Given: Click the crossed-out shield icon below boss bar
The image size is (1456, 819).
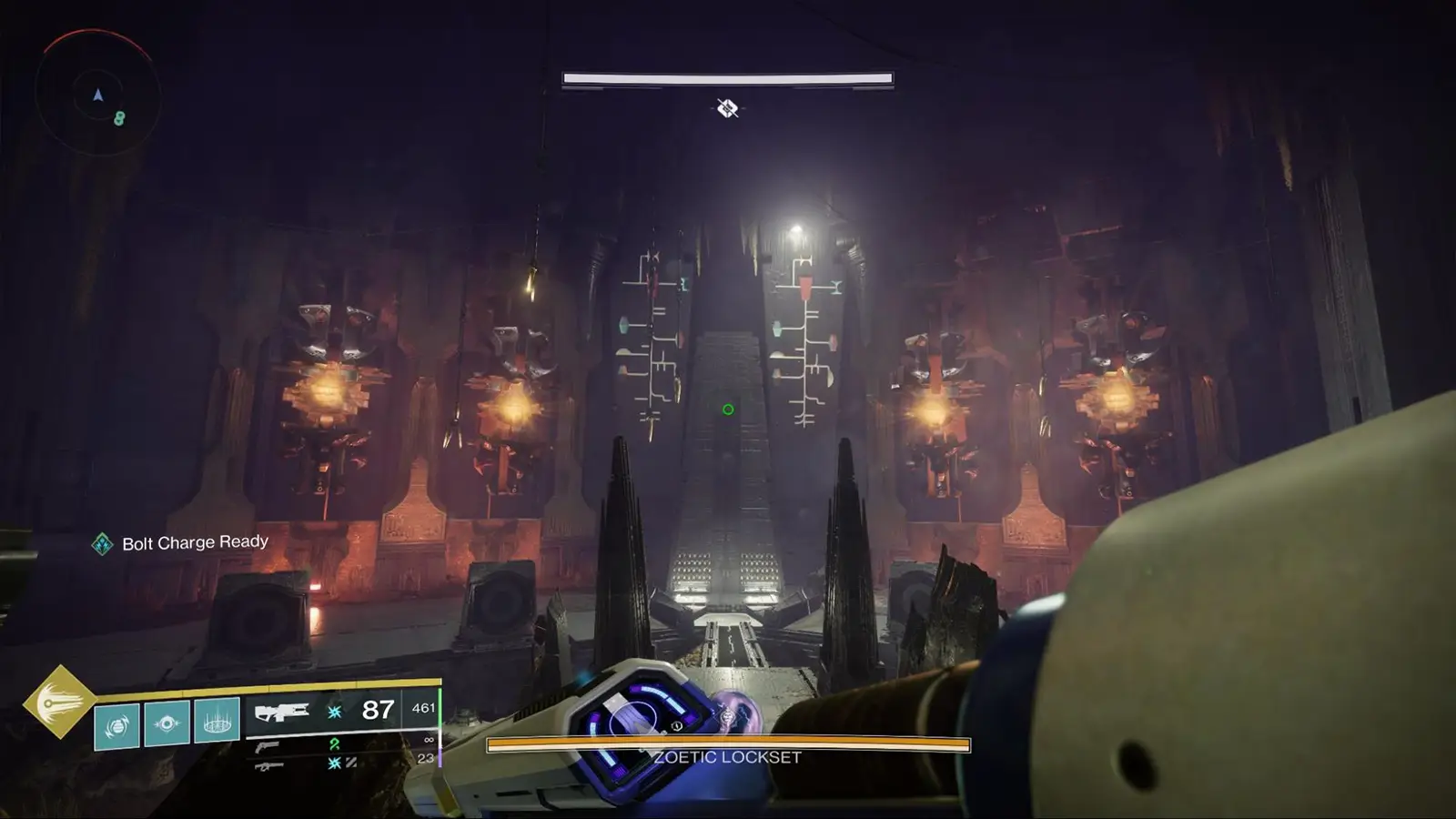Looking at the screenshot, I should pos(728,107).
